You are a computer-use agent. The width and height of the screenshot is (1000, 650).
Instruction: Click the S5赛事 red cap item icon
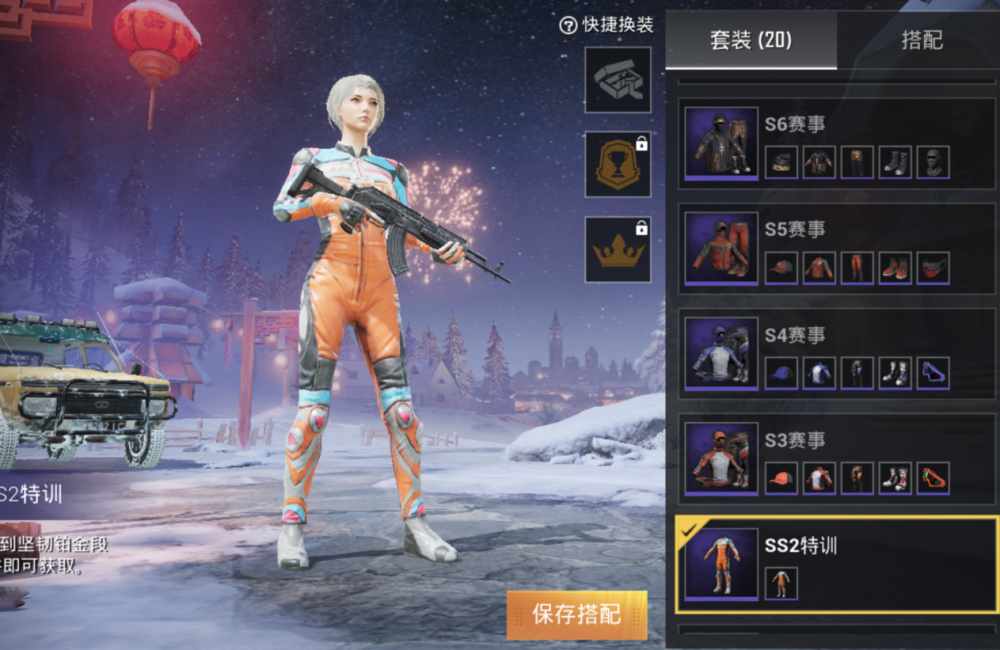pos(781,268)
